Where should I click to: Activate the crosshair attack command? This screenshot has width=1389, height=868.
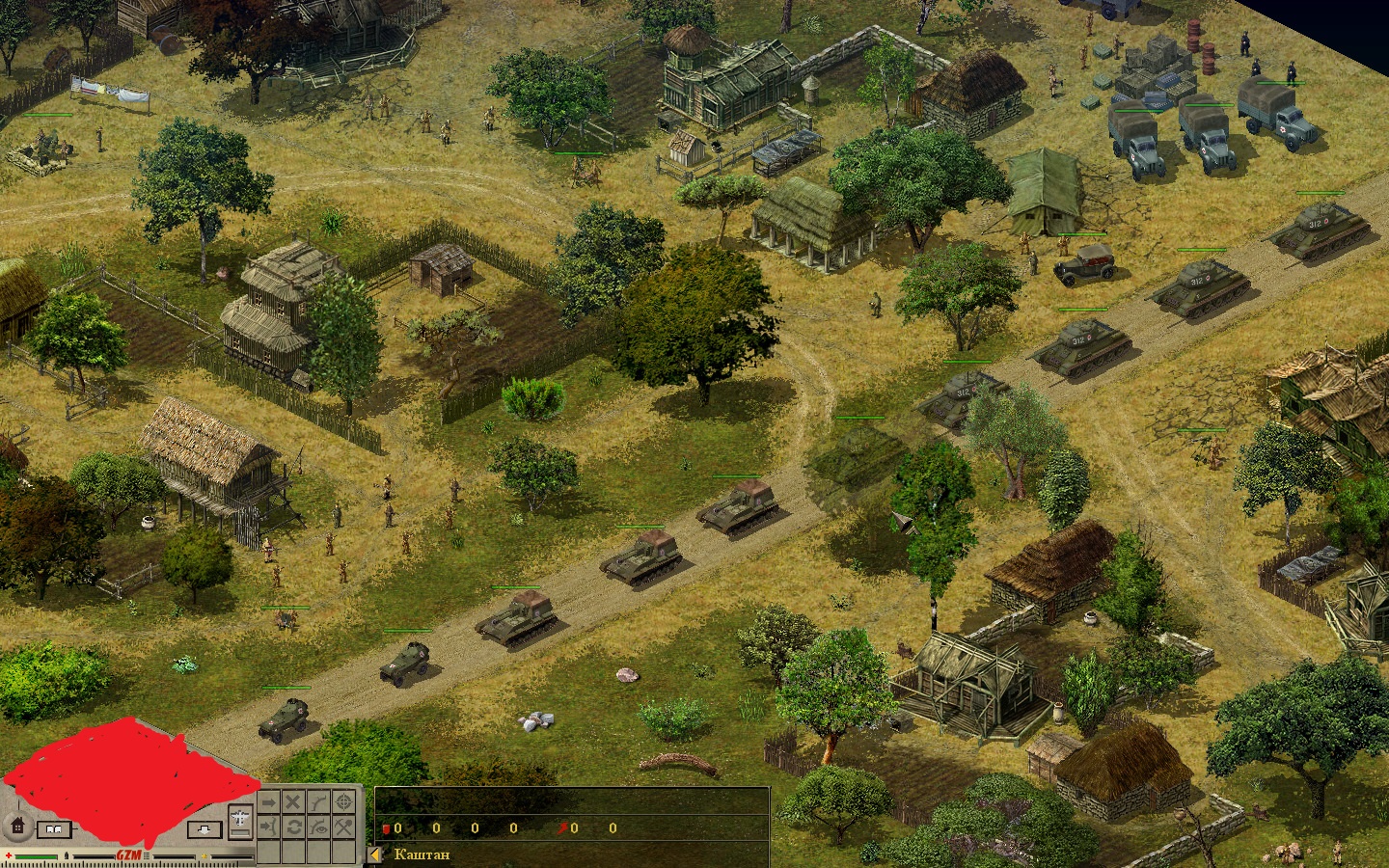[x=343, y=802]
